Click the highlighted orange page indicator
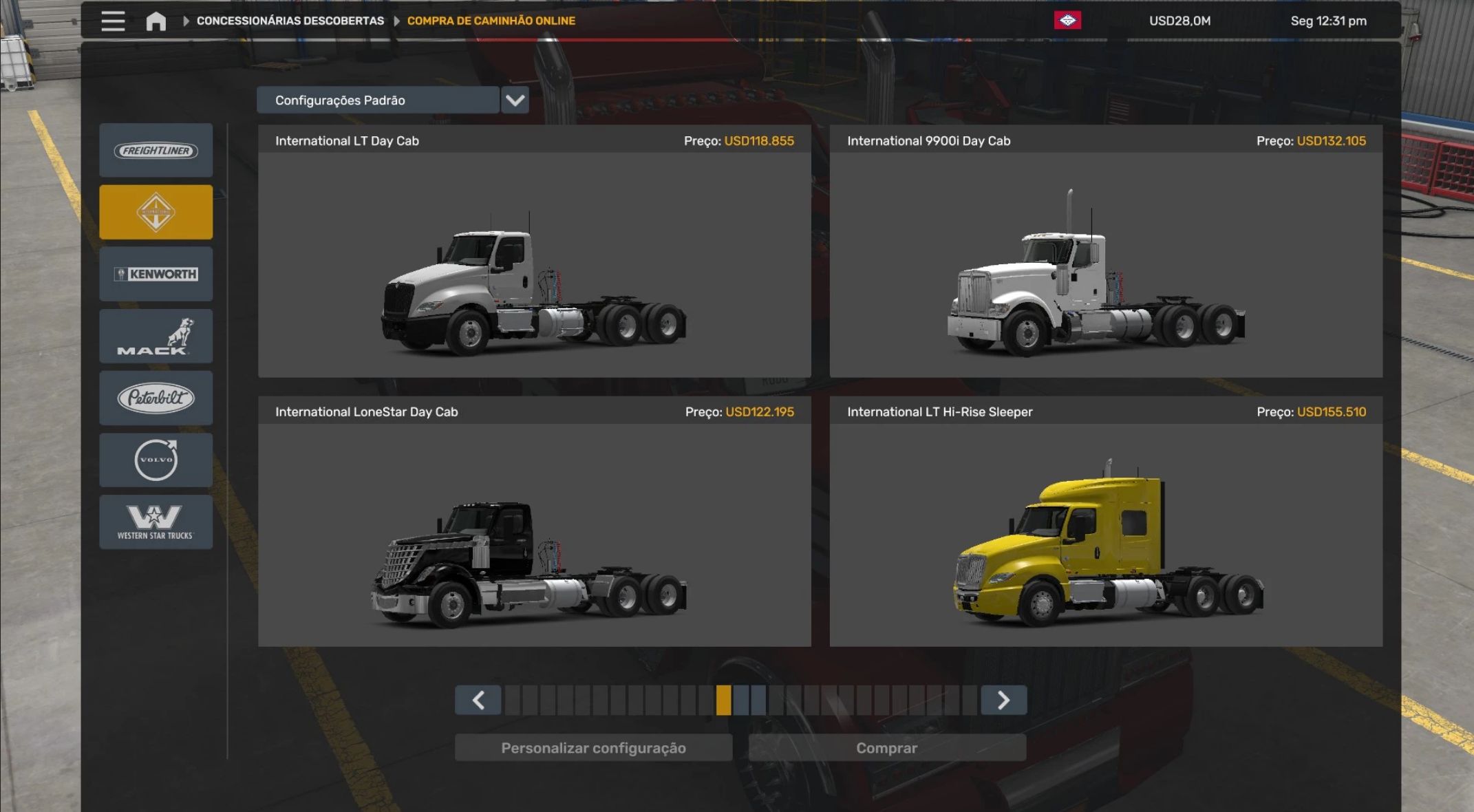1474x812 pixels. [723, 701]
